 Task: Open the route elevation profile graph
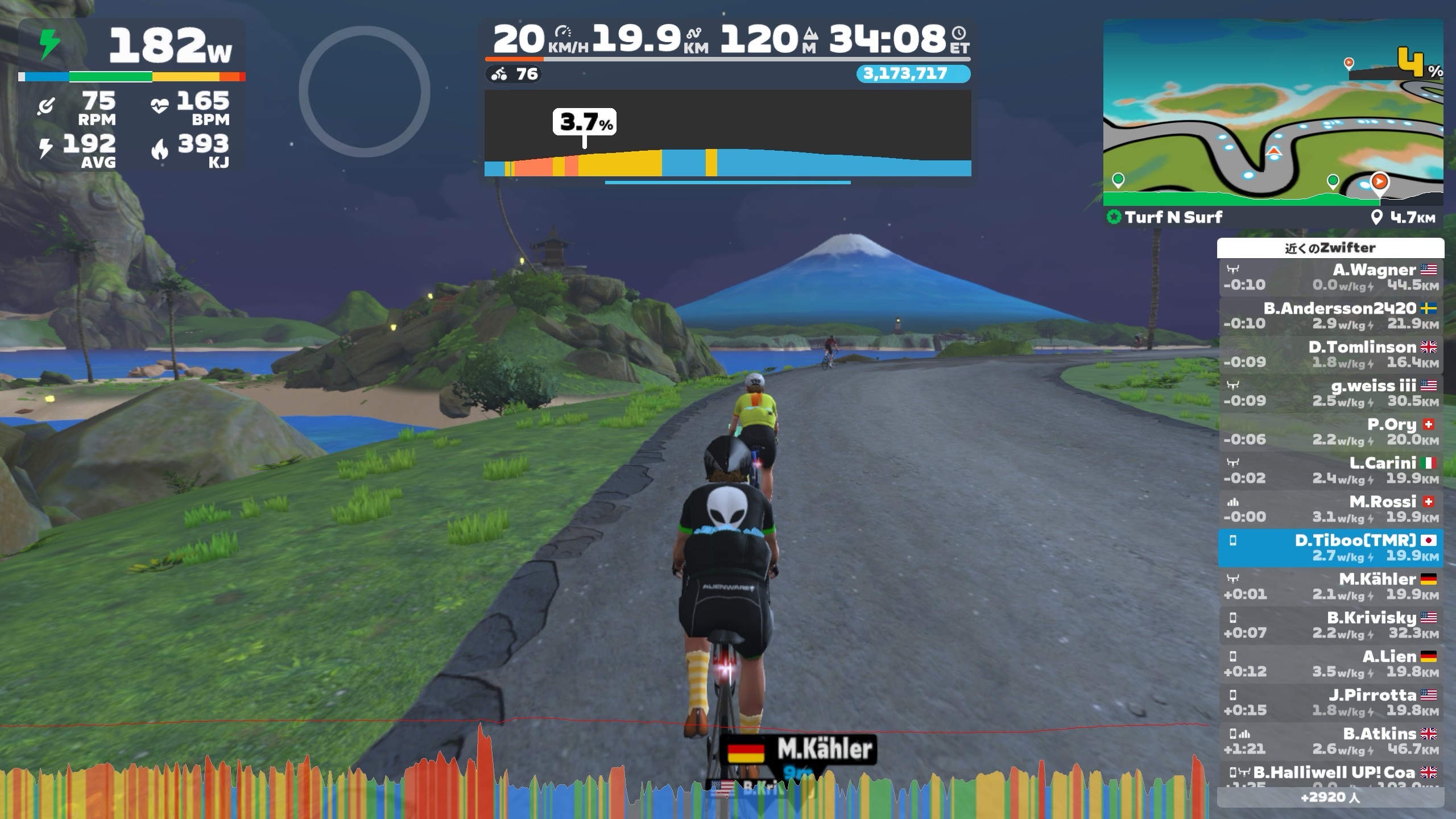point(727,134)
